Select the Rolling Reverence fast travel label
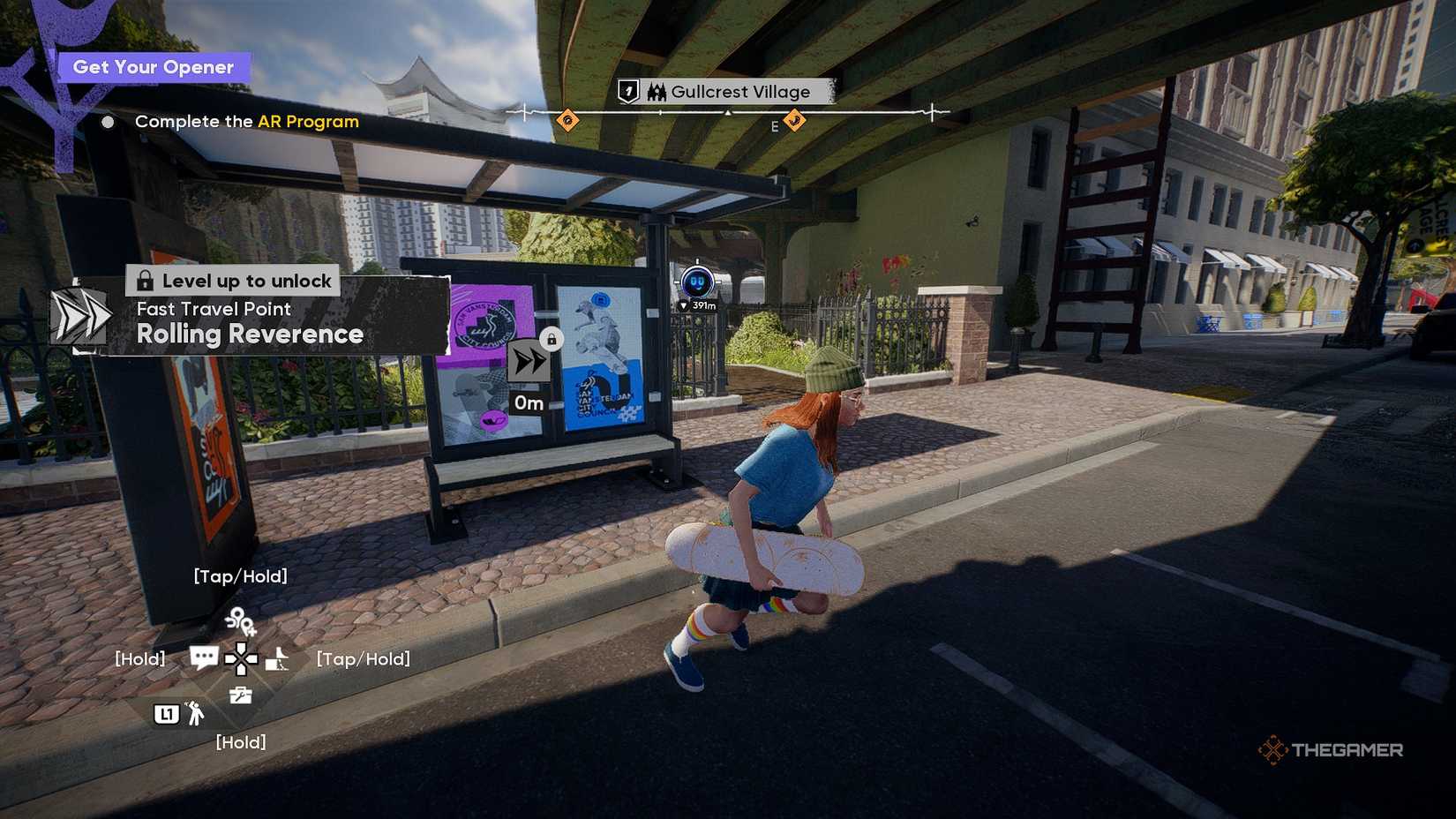This screenshot has height=819, width=1456. click(250, 334)
